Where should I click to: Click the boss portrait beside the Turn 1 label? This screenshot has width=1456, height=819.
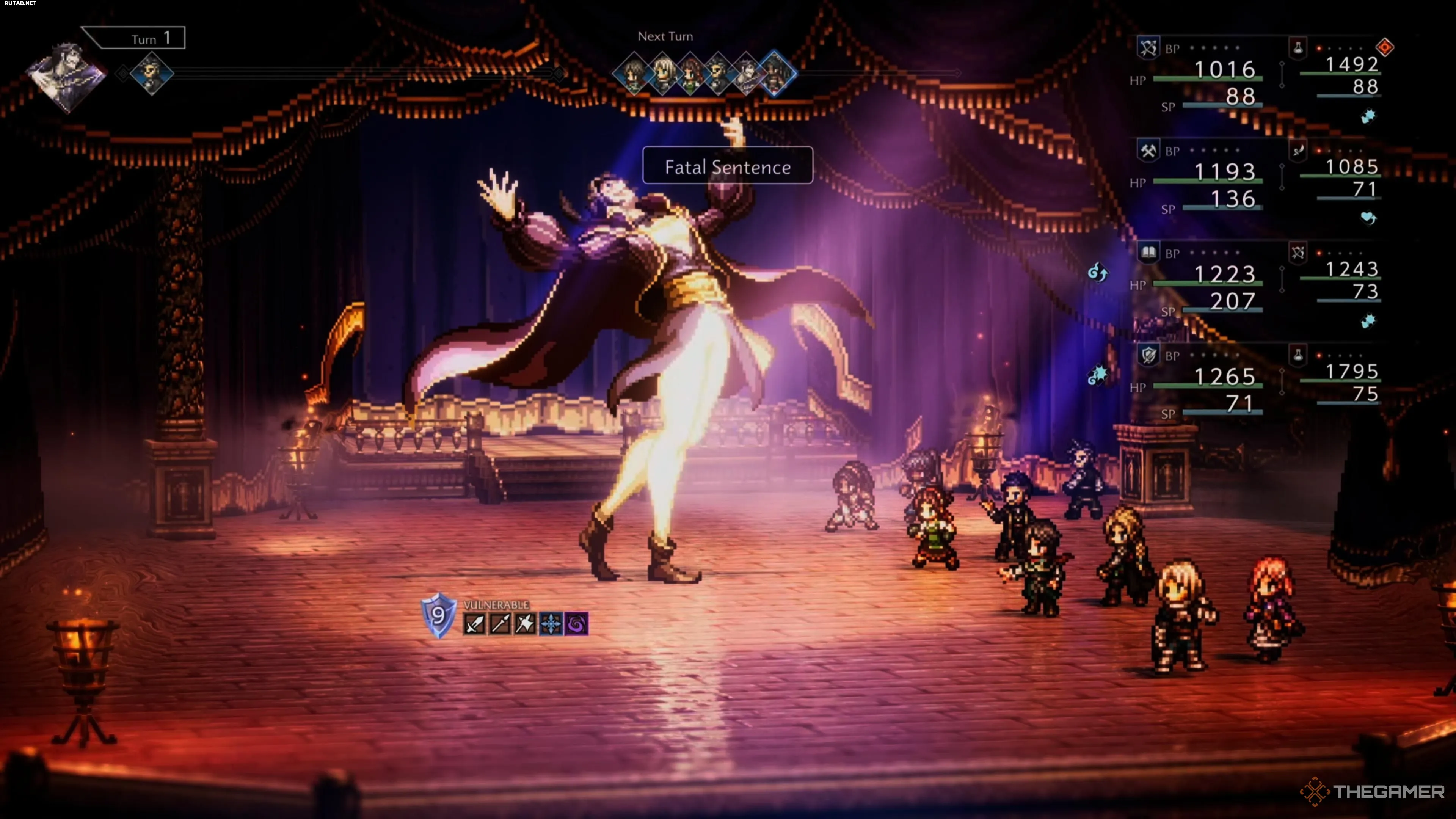tap(66, 76)
